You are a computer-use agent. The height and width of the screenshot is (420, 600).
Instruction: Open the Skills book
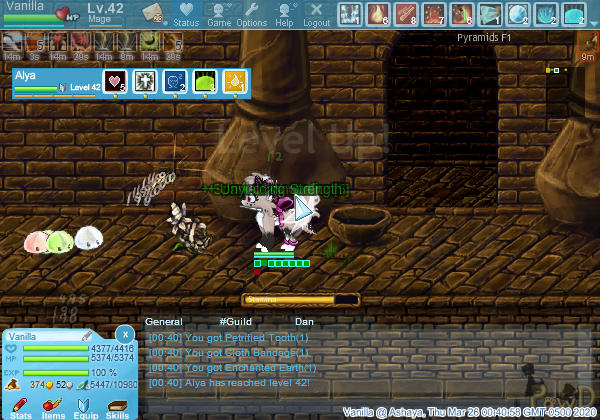pos(118,406)
